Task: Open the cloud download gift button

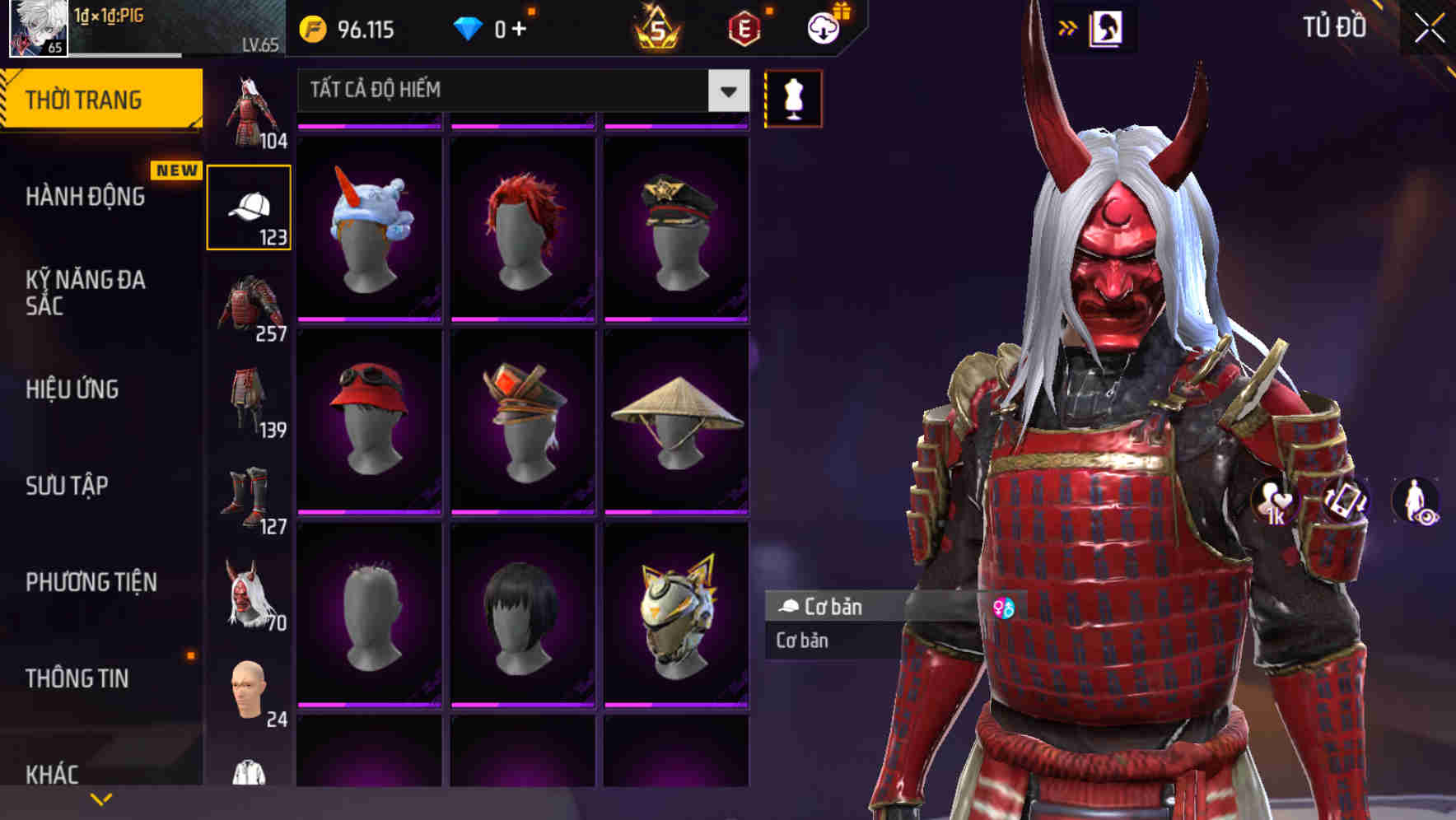Action: pos(823,27)
